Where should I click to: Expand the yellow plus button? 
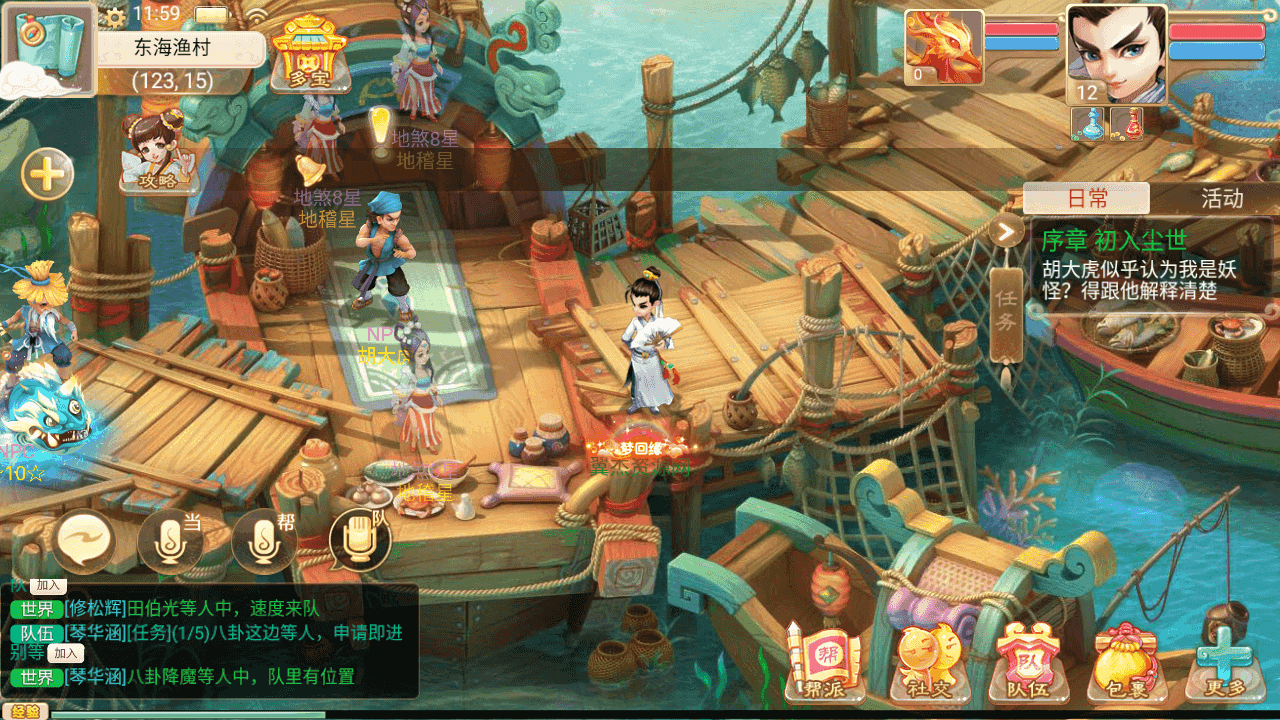(x=47, y=176)
